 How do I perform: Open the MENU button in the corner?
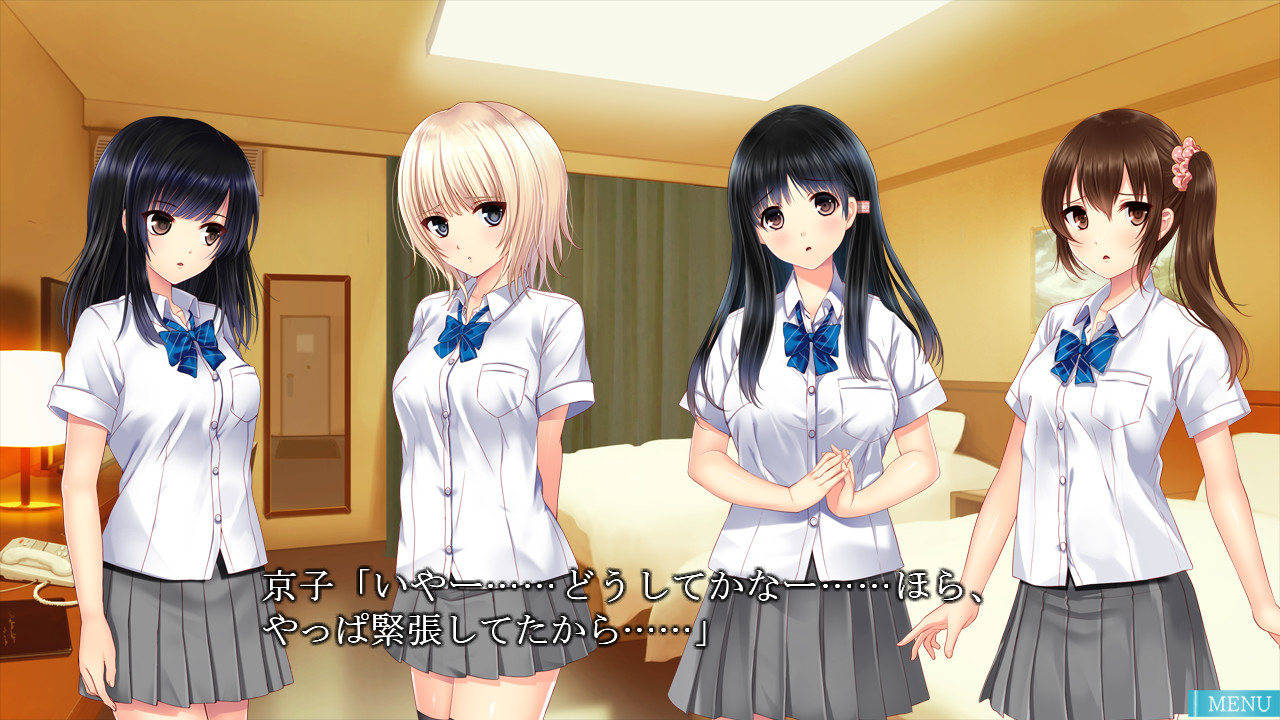[1232, 705]
